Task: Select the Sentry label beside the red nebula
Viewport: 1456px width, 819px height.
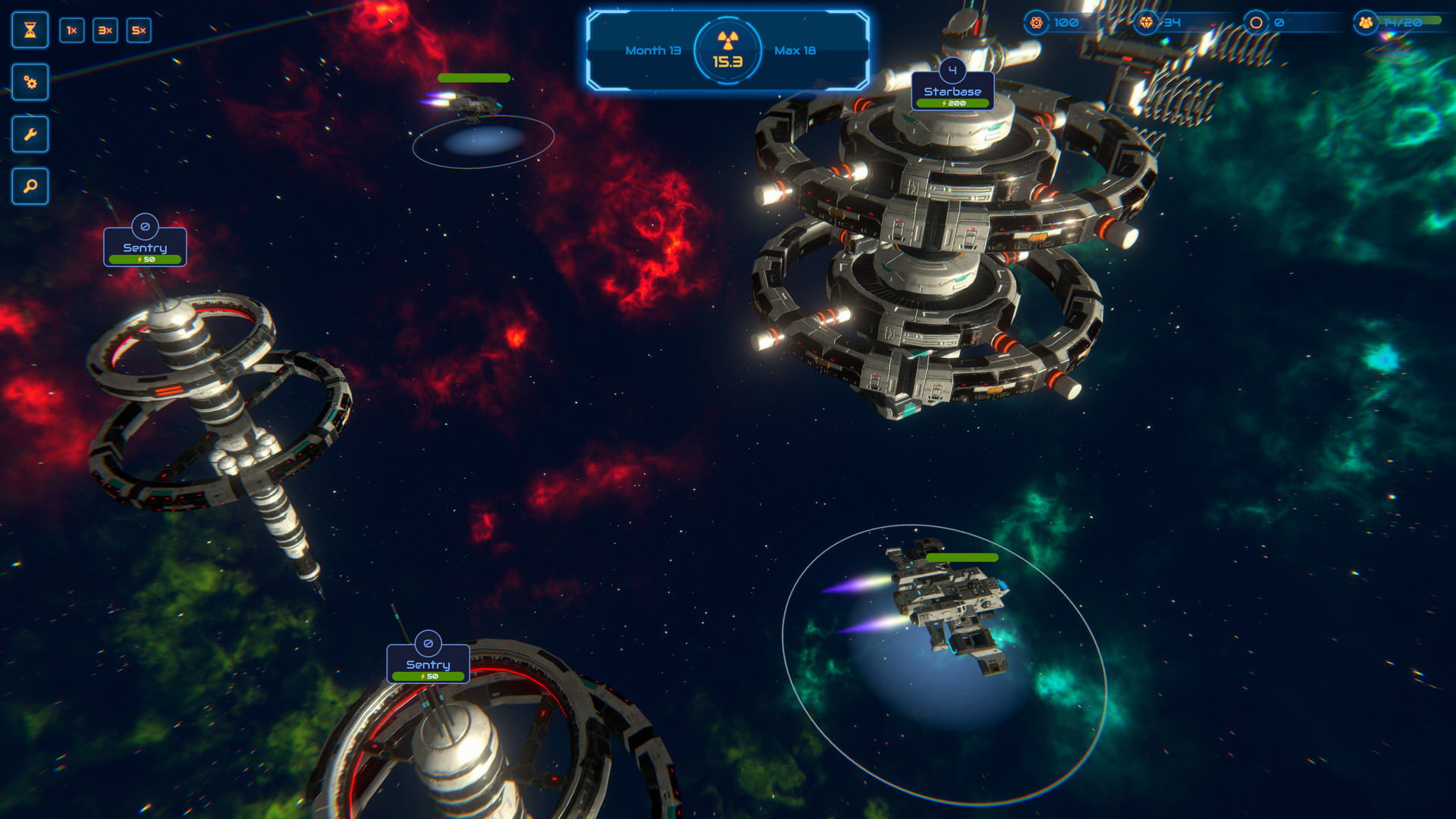Action: (x=145, y=248)
